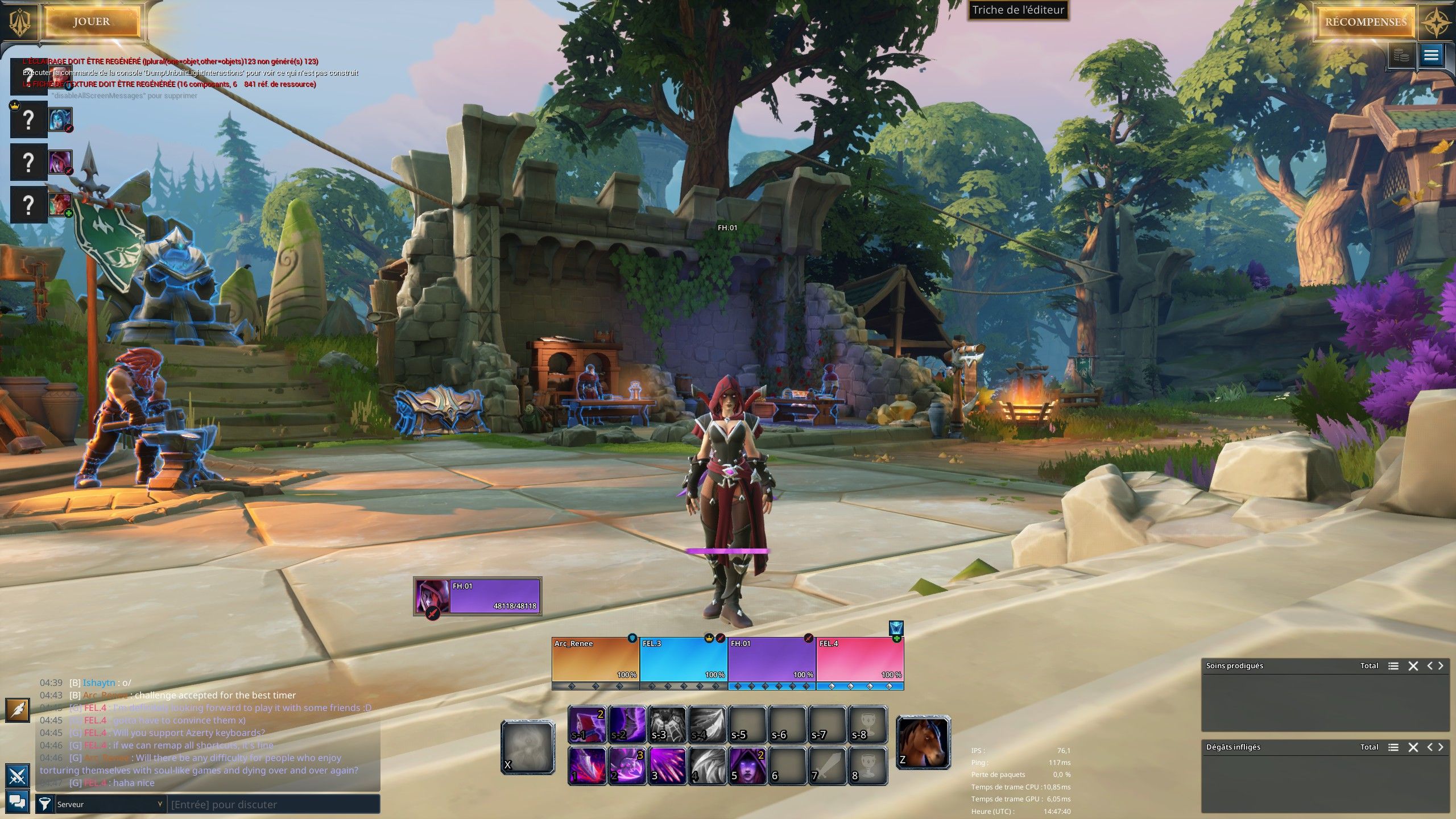Toggle the blue list menu button

1431,56
